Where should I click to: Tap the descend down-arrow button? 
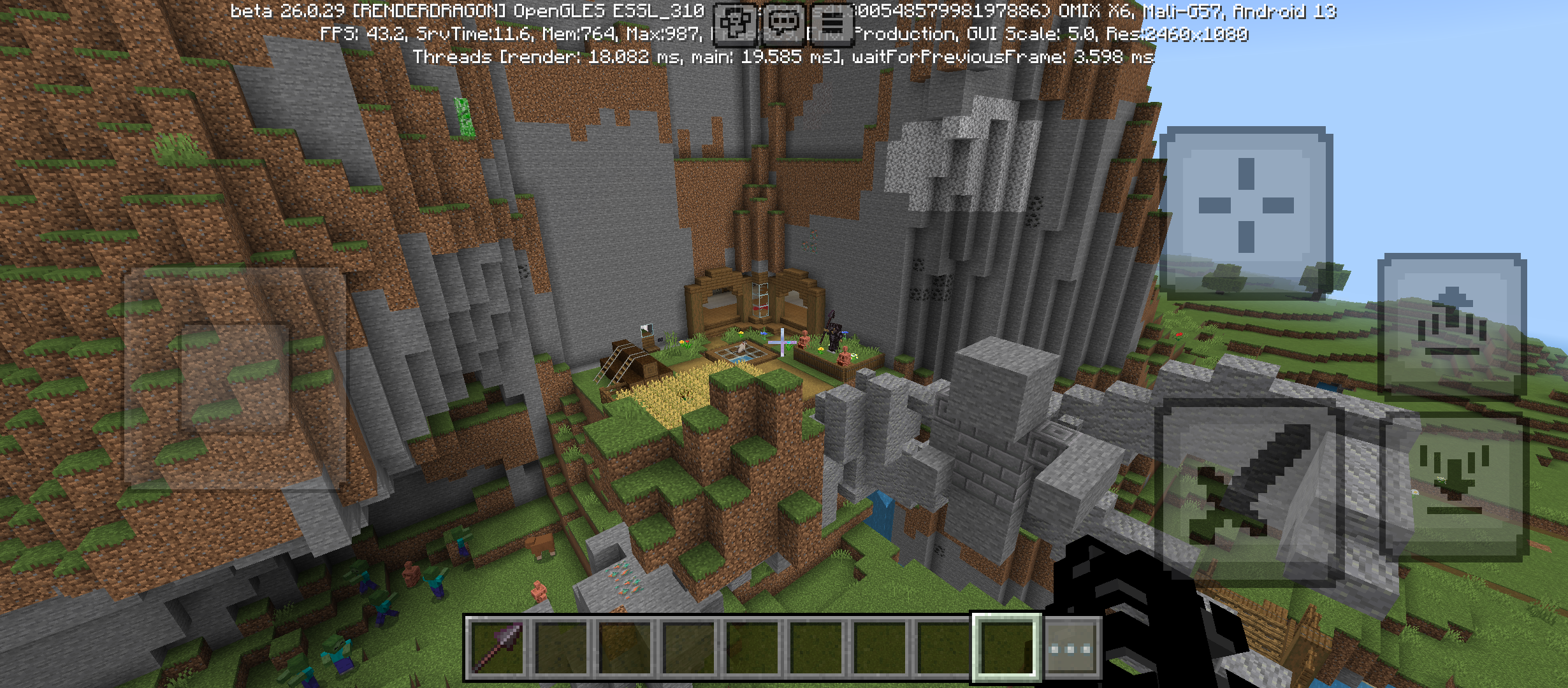tap(1454, 485)
